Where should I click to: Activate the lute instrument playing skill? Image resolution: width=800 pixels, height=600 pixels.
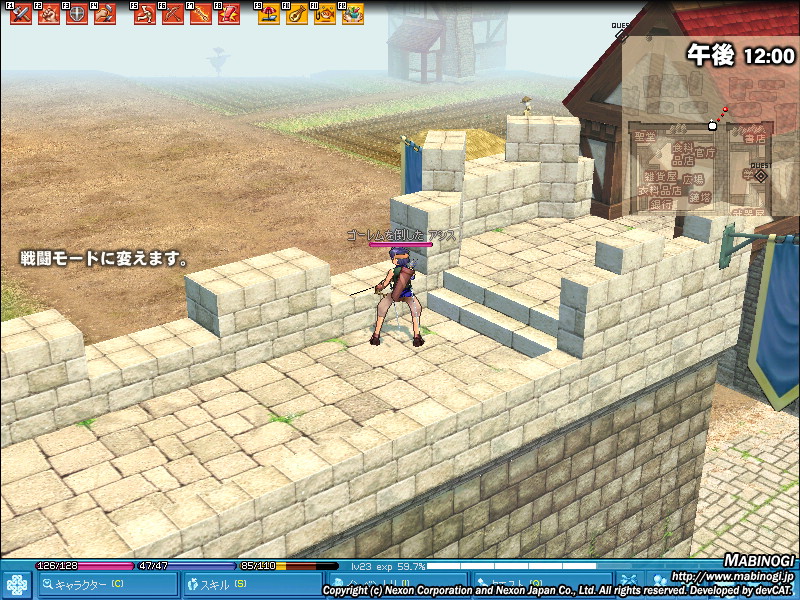[297, 14]
